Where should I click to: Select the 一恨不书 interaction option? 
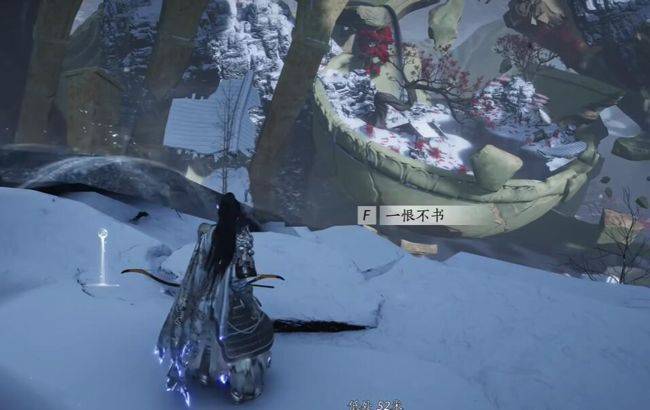[x=410, y=215]
